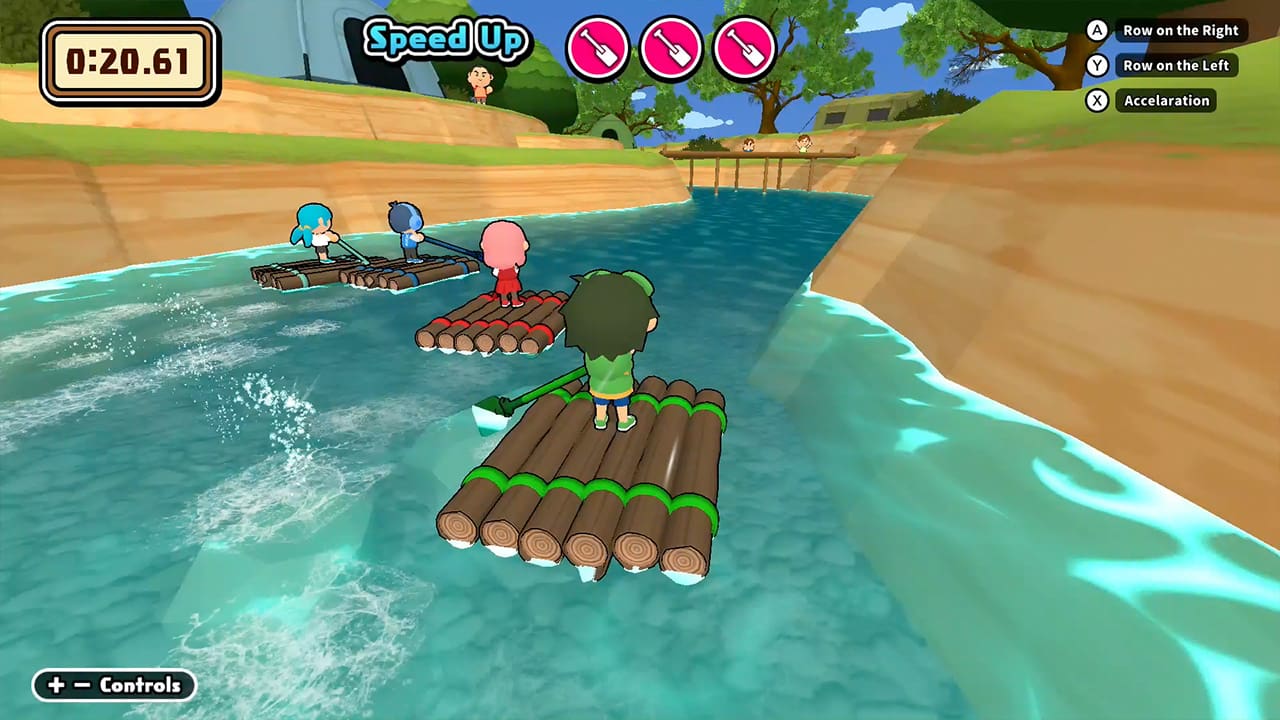Toggle the Row on the Right control
This screenshot has height=720, width=1280.
(1181, 30)
